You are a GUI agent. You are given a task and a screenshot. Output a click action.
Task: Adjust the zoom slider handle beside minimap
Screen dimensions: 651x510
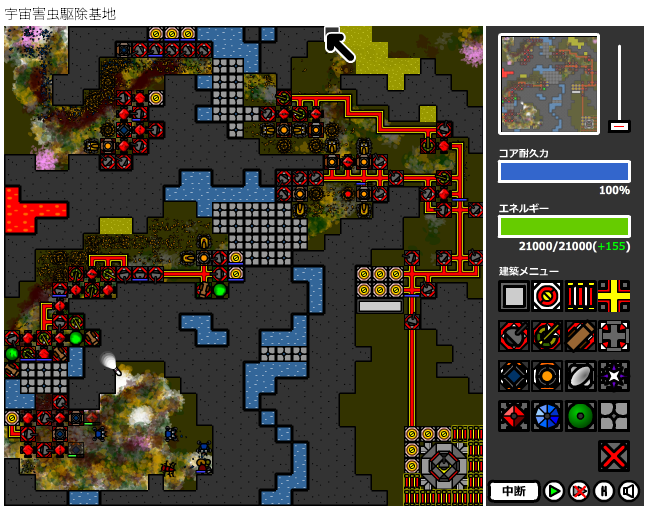[619, 126]
